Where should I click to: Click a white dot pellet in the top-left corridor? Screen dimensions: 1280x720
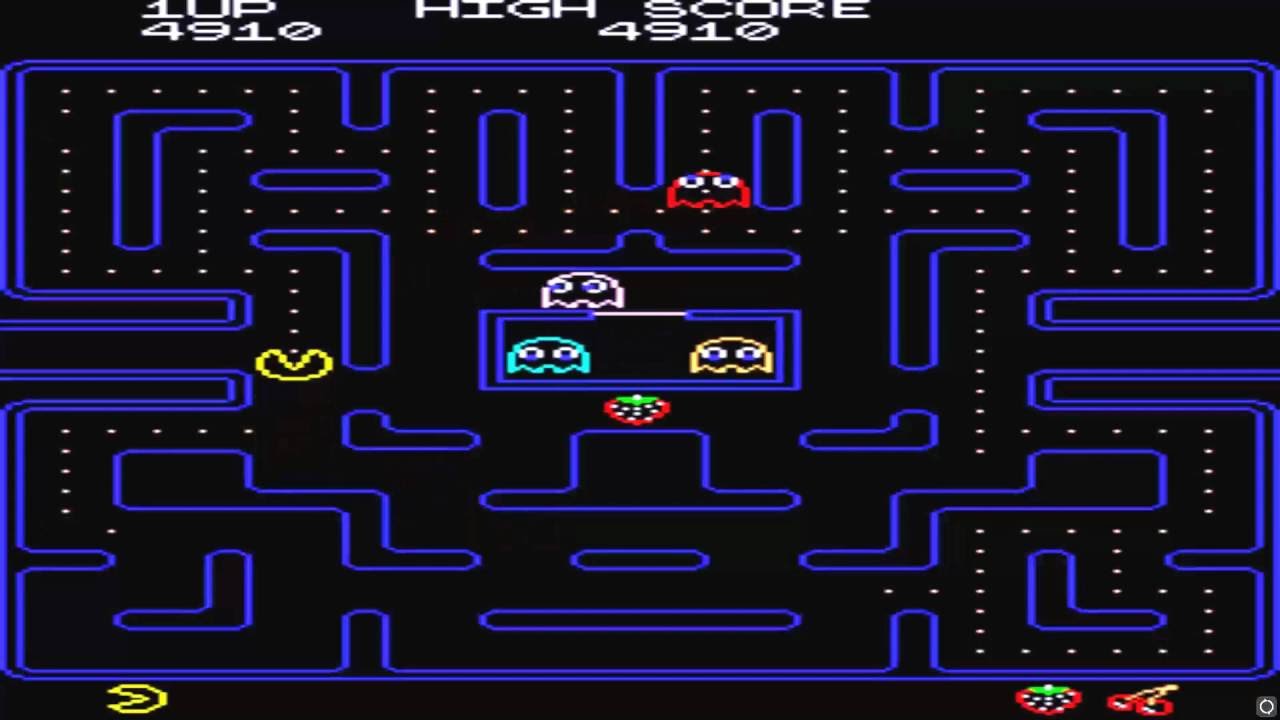click(65, 90)
